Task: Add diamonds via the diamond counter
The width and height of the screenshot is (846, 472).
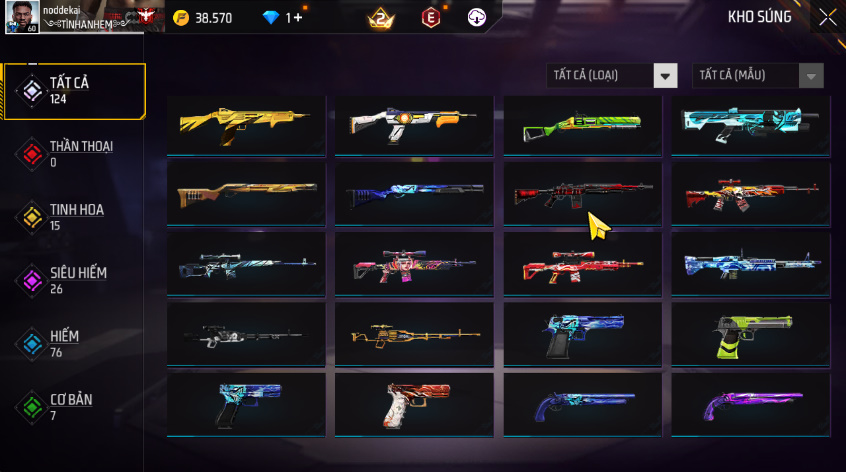Action: [283, 18]
